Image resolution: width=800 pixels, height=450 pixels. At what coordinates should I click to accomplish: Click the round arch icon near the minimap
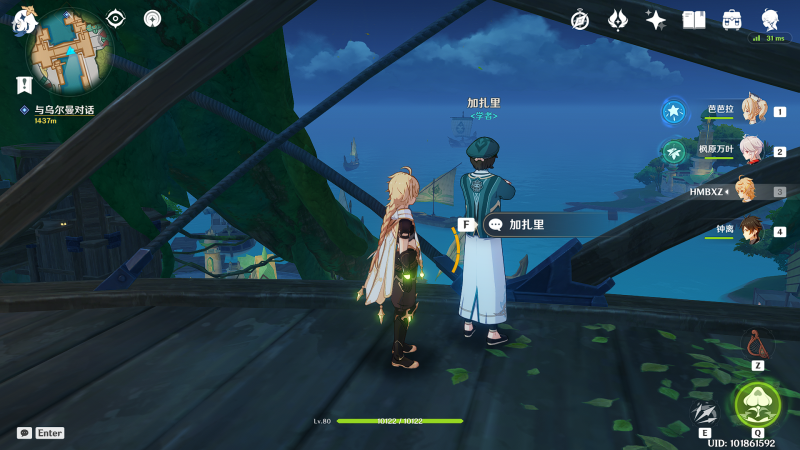tap(152, 18)
